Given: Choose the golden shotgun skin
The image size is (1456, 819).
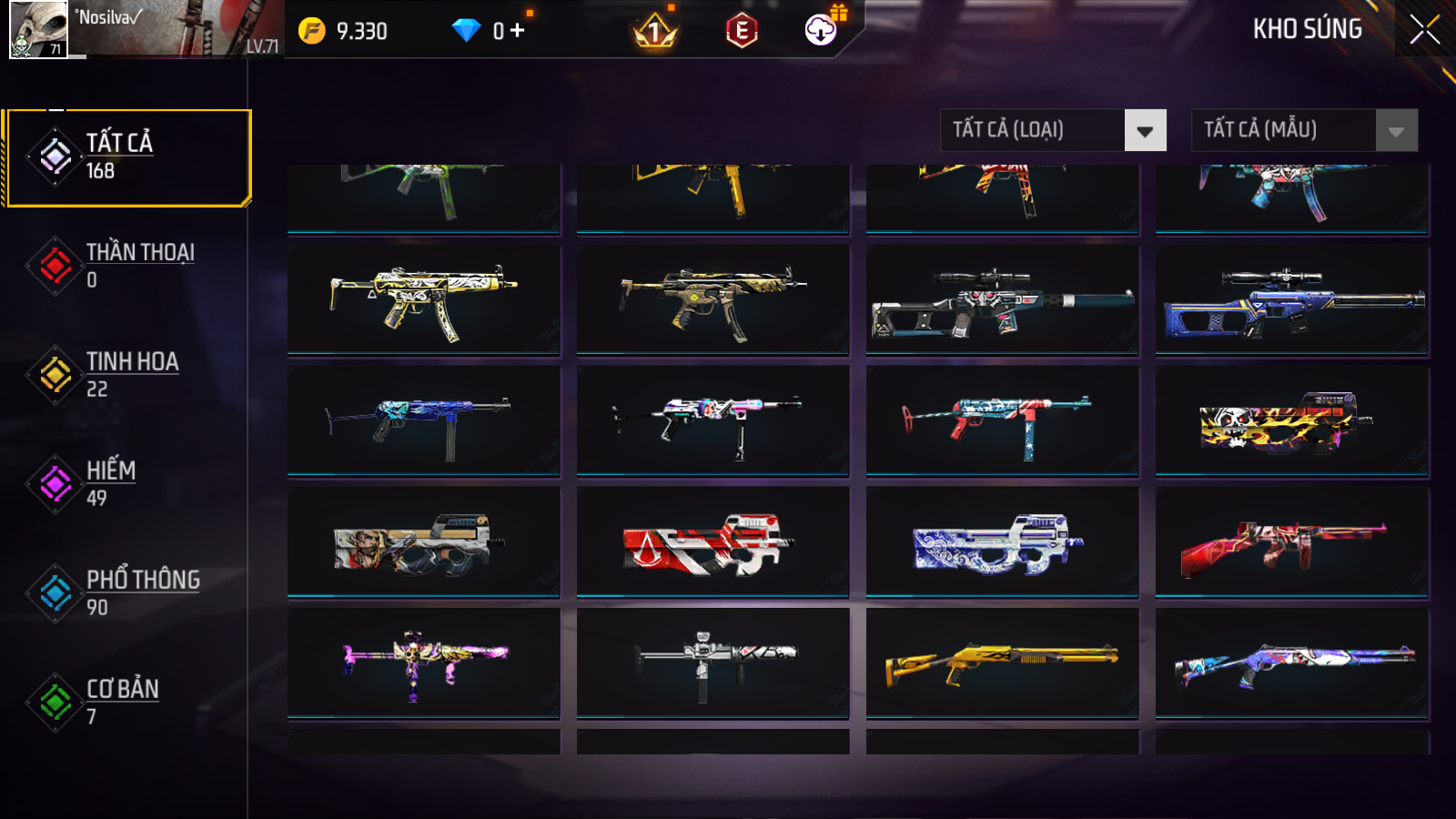Looking at the screenshot, I should pyautogui.click(x=1002, y=664).
